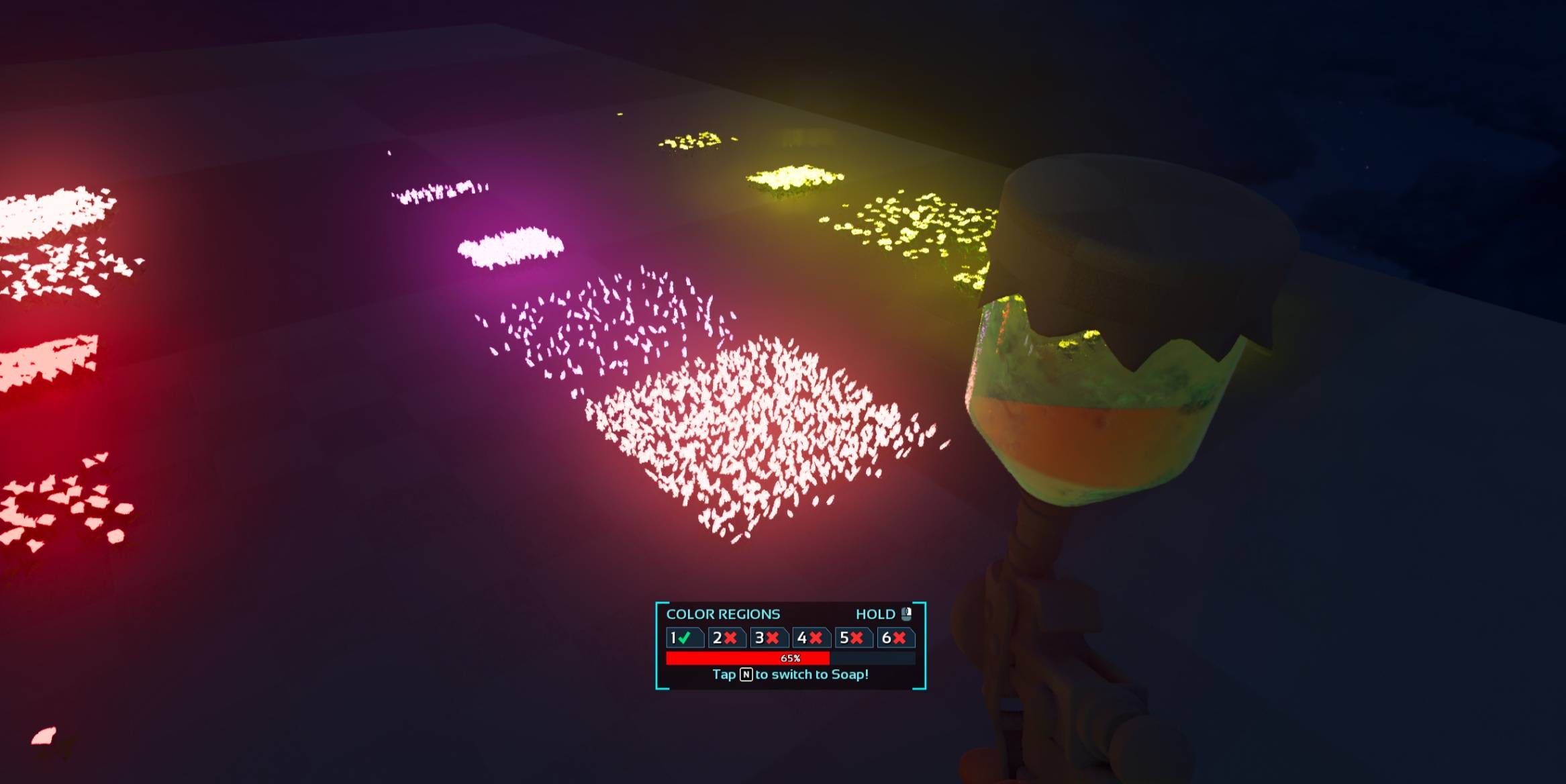
Task: Activate color region 5
Action: (x=852, y=638)
